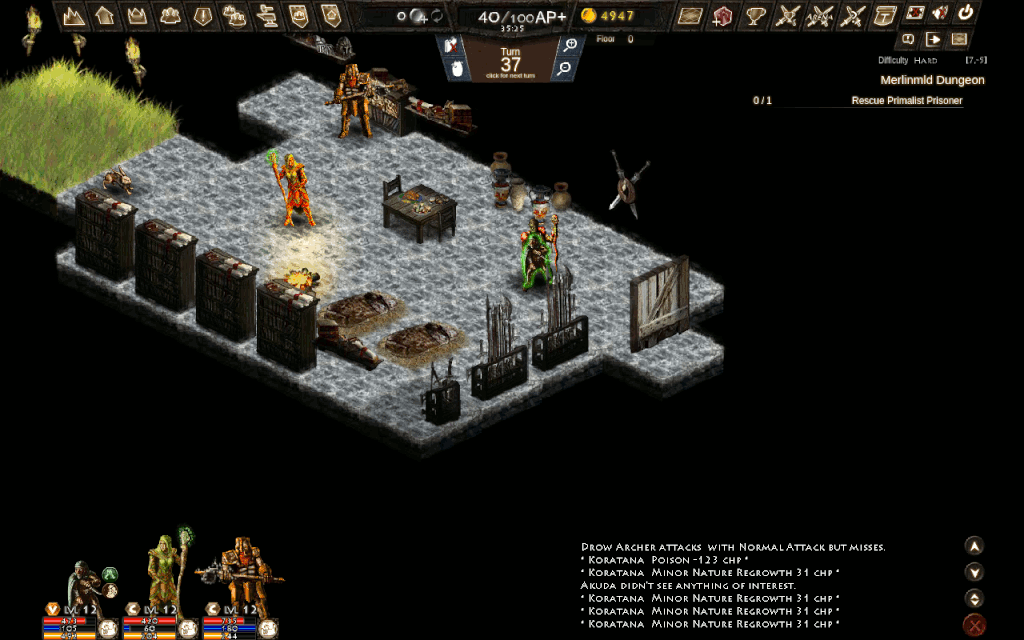
Task: Click the exit arrow icon below the toolbar
Action: [934, 40]
